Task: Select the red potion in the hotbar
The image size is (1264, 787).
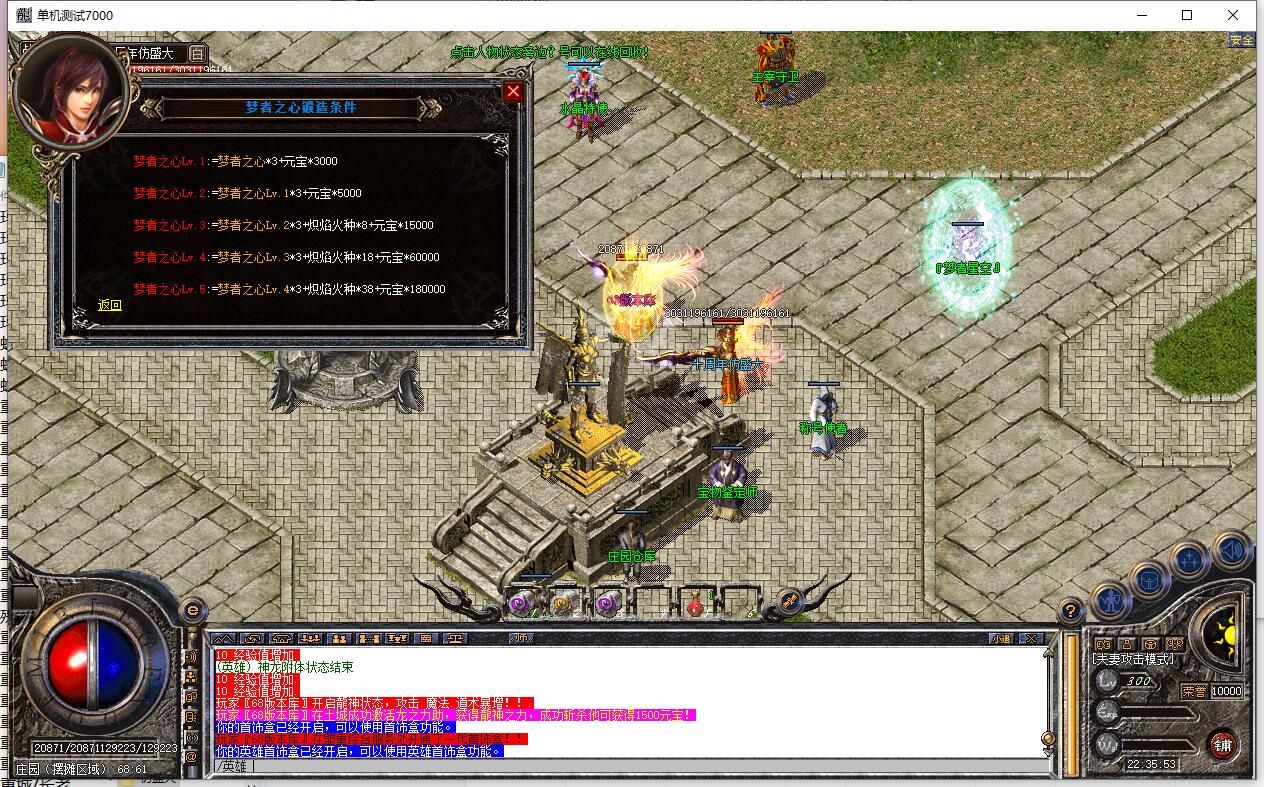Action: pyautogui.click(x=695, y=604)
